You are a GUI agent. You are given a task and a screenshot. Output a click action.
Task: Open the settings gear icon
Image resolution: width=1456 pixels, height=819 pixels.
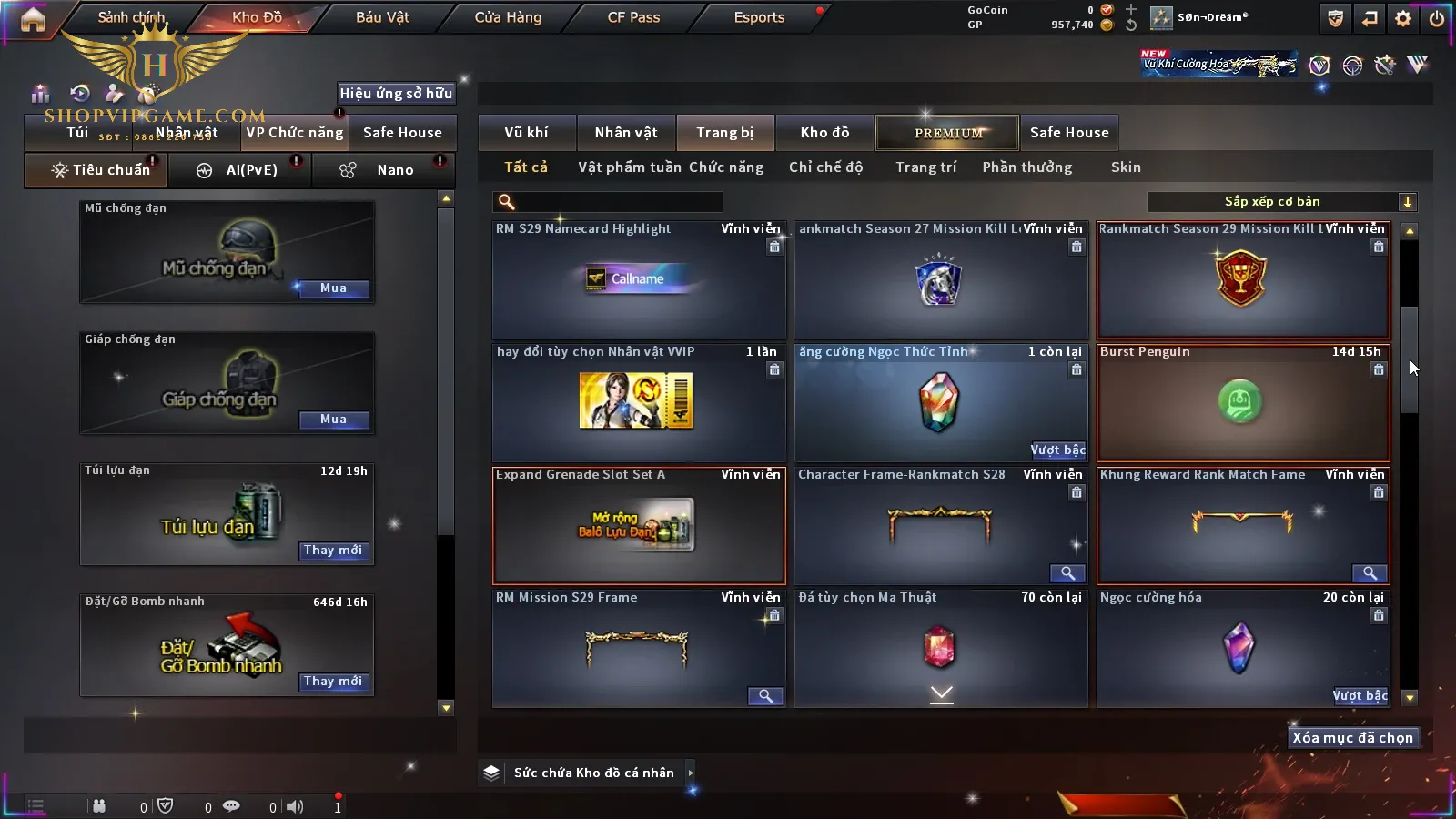[x=1403, y=18]
